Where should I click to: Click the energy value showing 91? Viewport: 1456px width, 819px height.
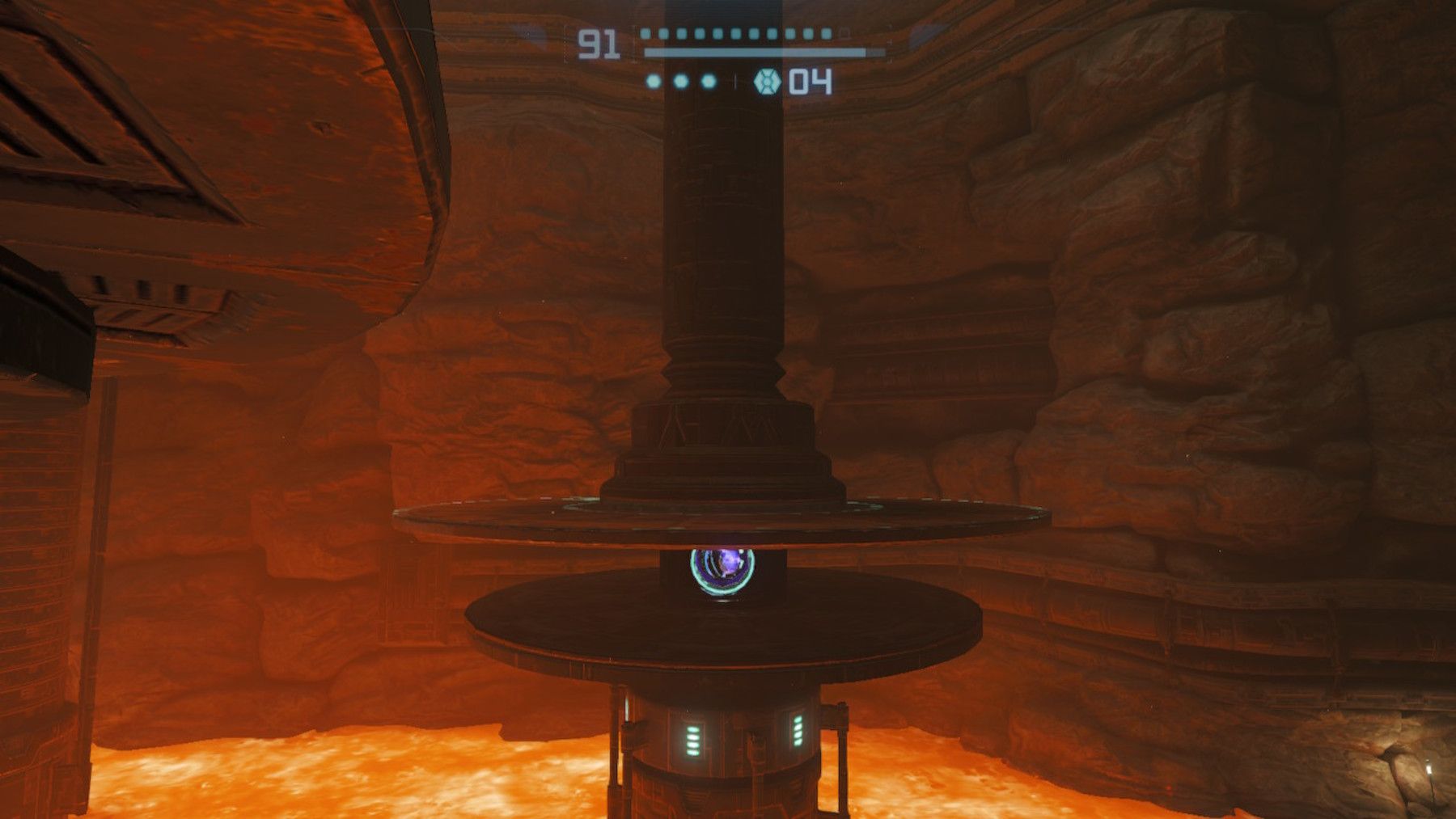click(599, 44)
